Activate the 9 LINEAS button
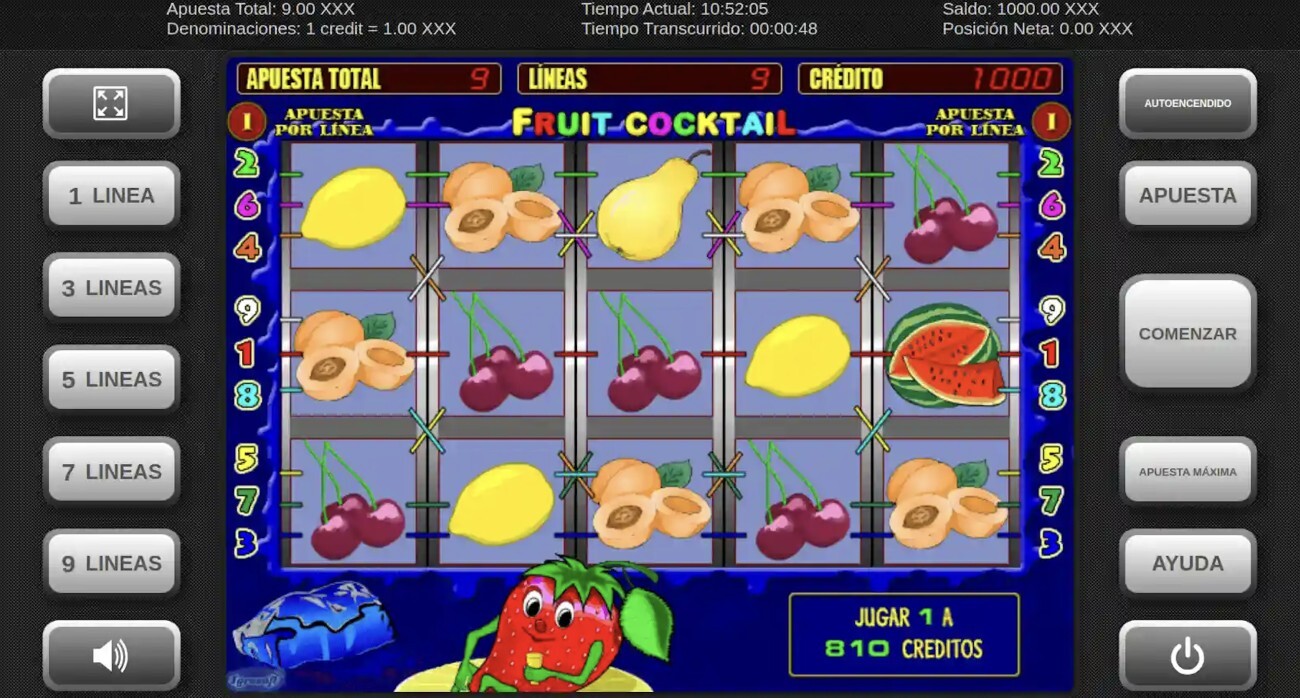The height and width of the screenshot is (698, 1300). (111, 564)
